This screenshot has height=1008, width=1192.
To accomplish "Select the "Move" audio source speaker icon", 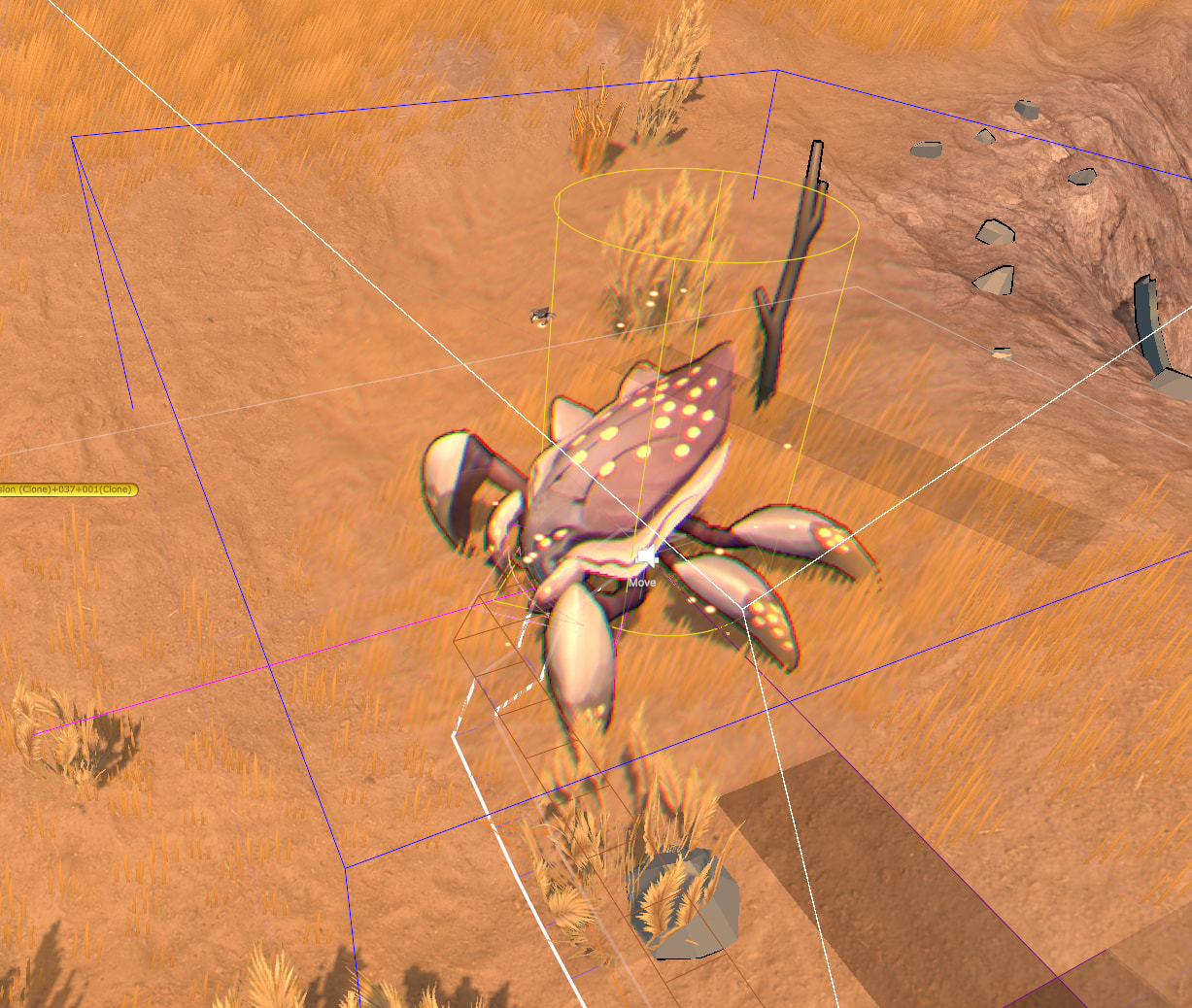I will (644, 558).
